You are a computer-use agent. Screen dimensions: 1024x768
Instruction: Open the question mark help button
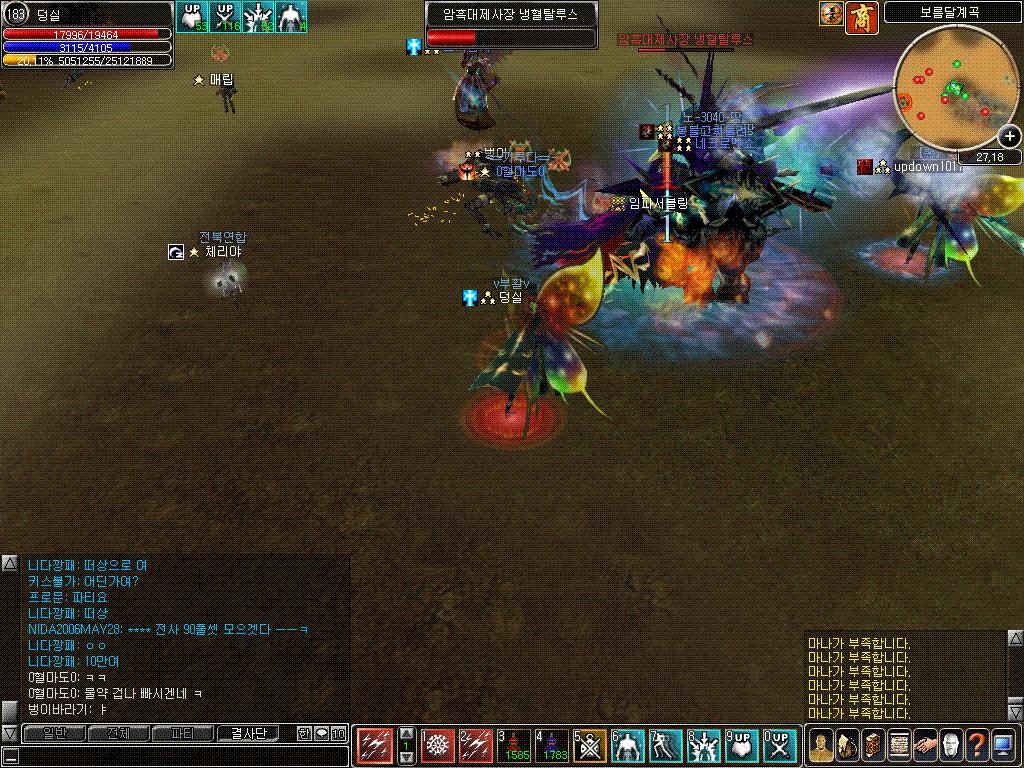pyautogui.click(x=977, y=745)
